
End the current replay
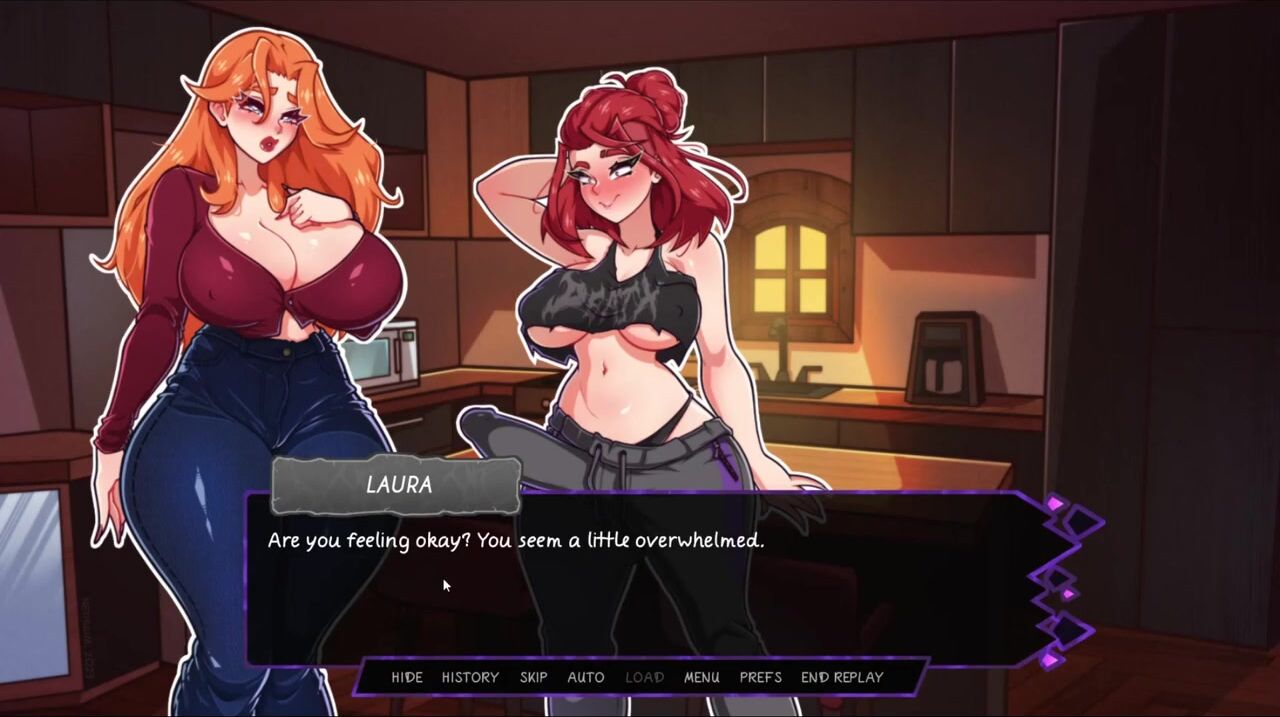click(842, 677)
